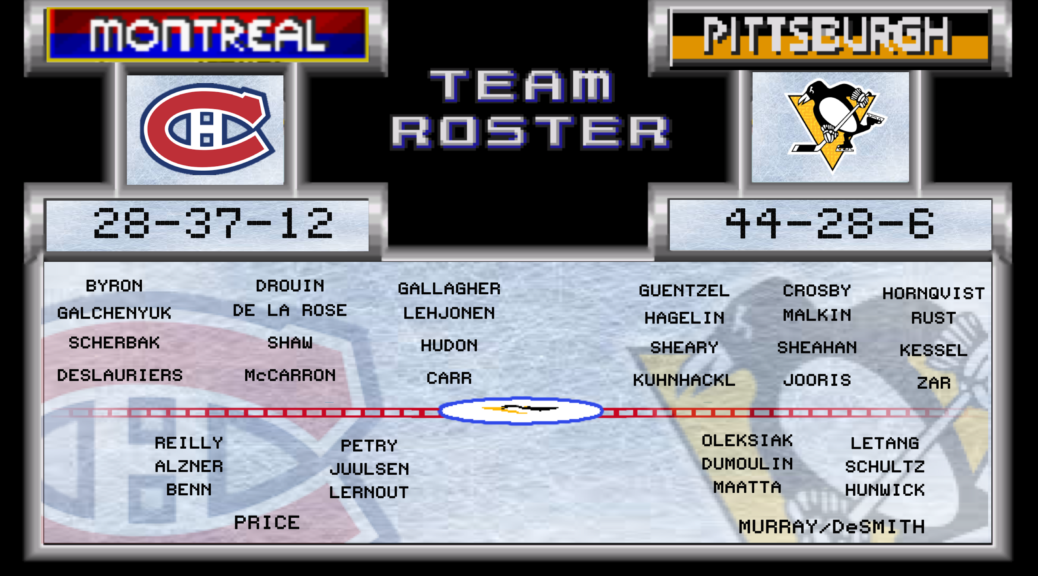Select Hornqvist in the roster

tap(933, 294)
